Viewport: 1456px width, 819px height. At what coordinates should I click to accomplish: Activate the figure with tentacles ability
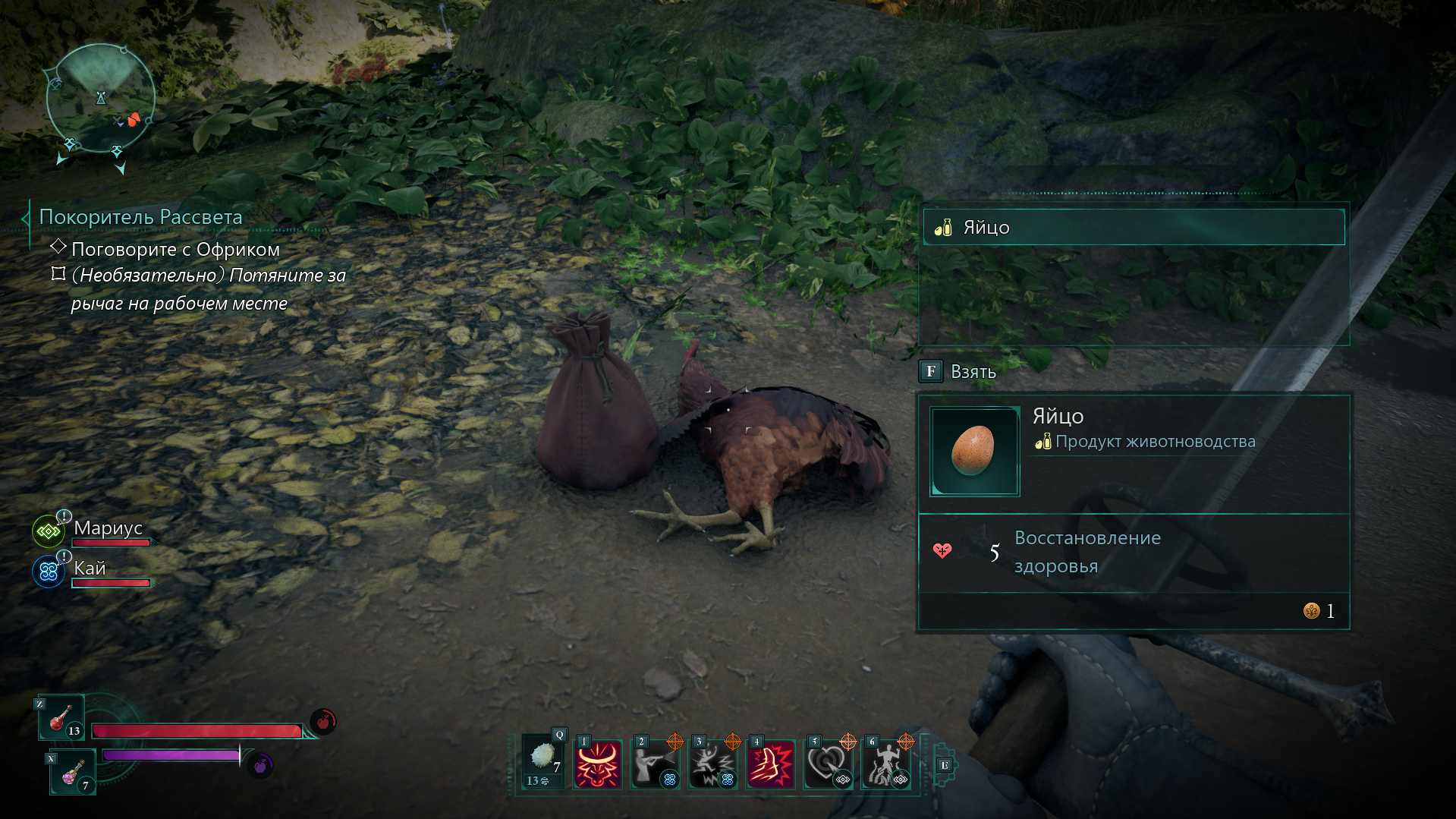[x=885, y=764]
